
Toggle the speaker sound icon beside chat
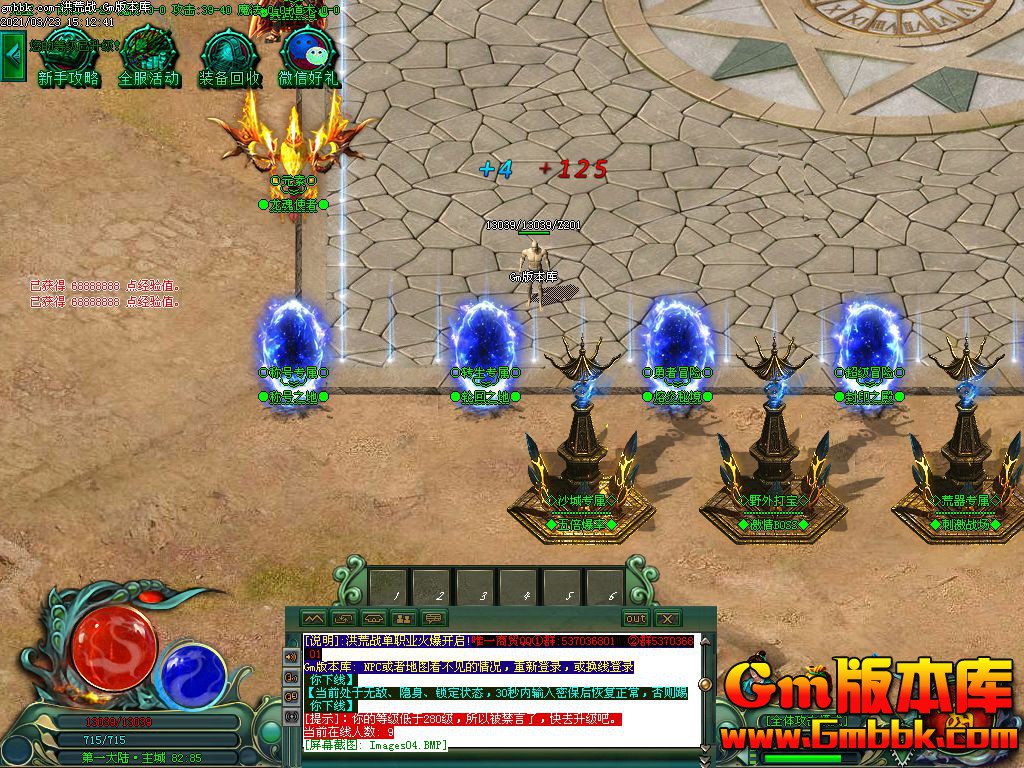tap(291, 656)
